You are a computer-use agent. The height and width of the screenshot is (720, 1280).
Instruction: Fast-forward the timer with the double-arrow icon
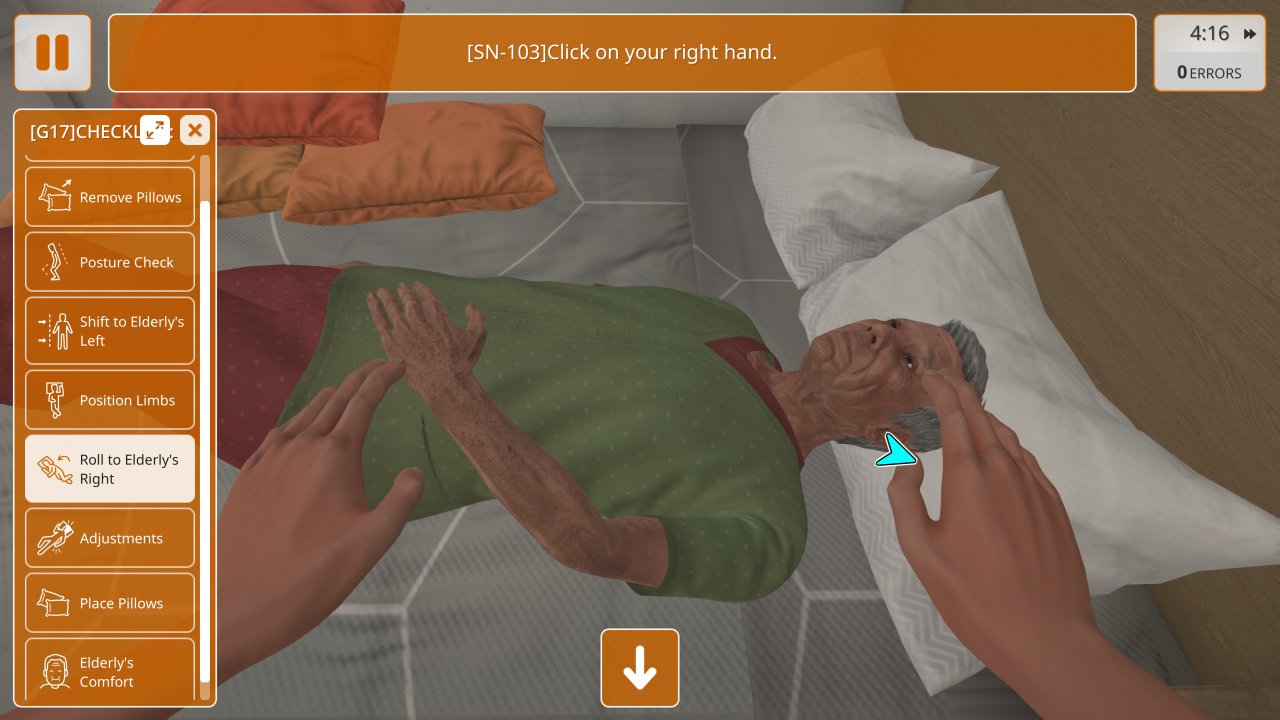pyautogui.click(x=1250, y=34)
